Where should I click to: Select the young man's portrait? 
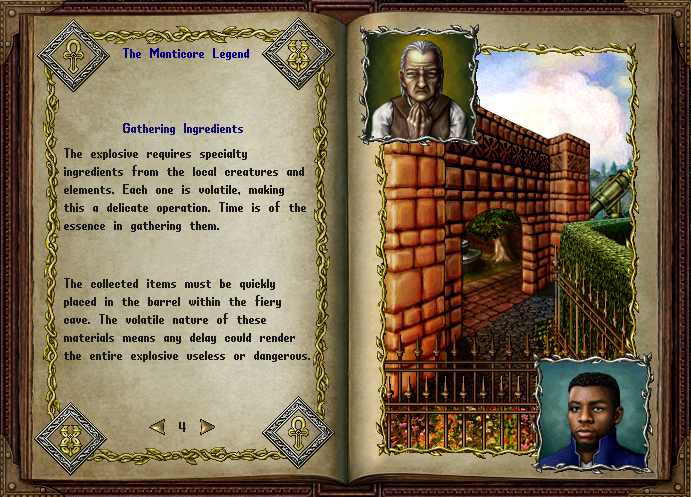coord(594,414)
